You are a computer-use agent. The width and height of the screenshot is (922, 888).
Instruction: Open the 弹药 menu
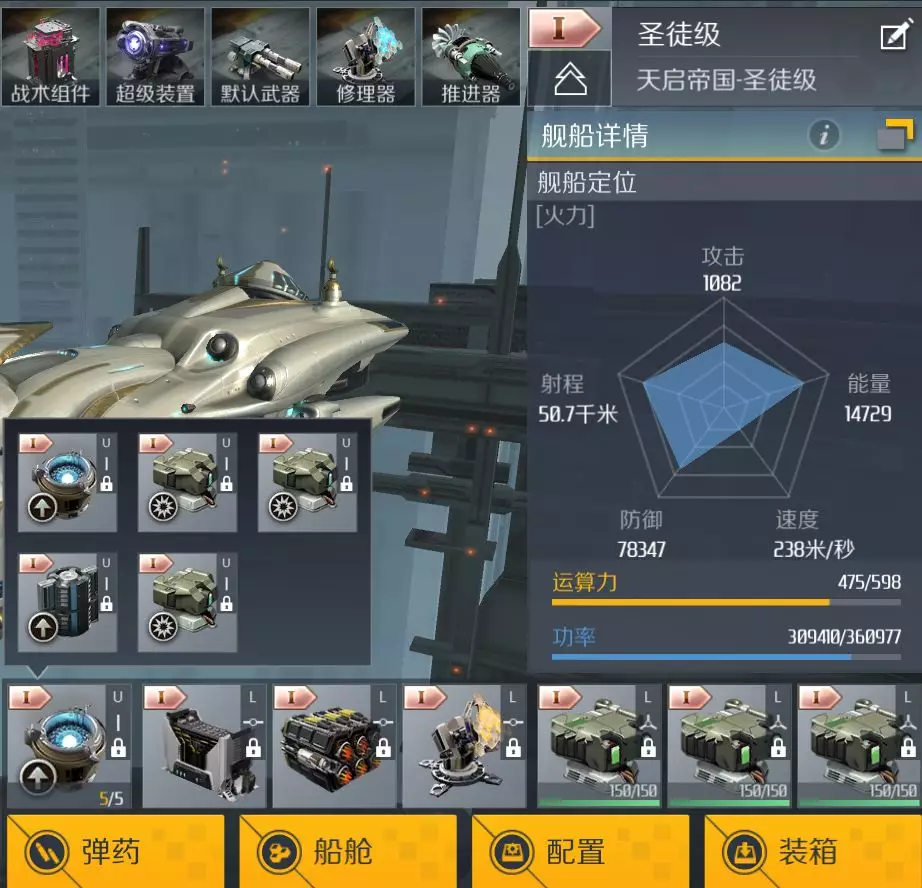[116, 851]
